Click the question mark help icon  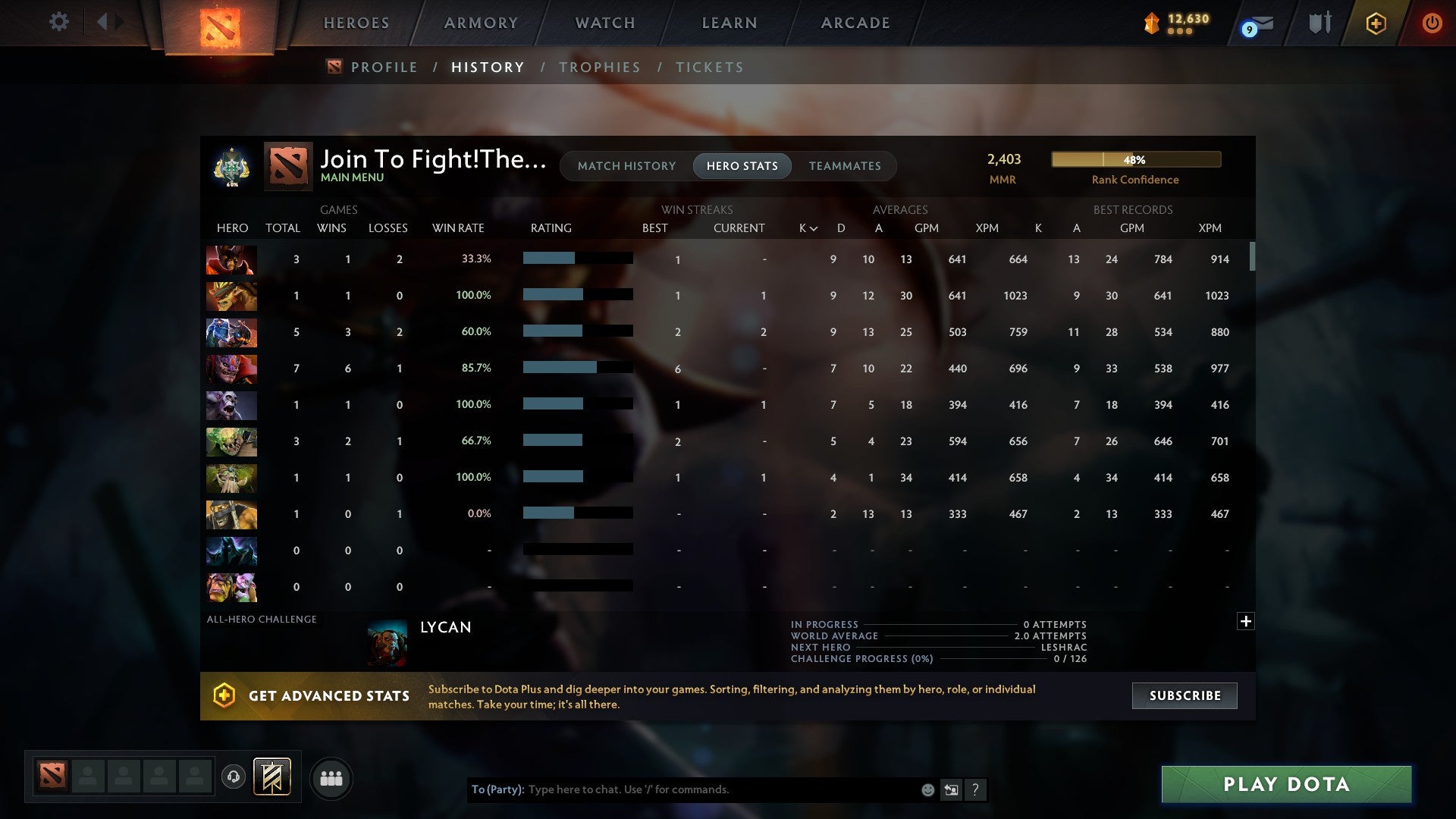click(x=977, y=789)
